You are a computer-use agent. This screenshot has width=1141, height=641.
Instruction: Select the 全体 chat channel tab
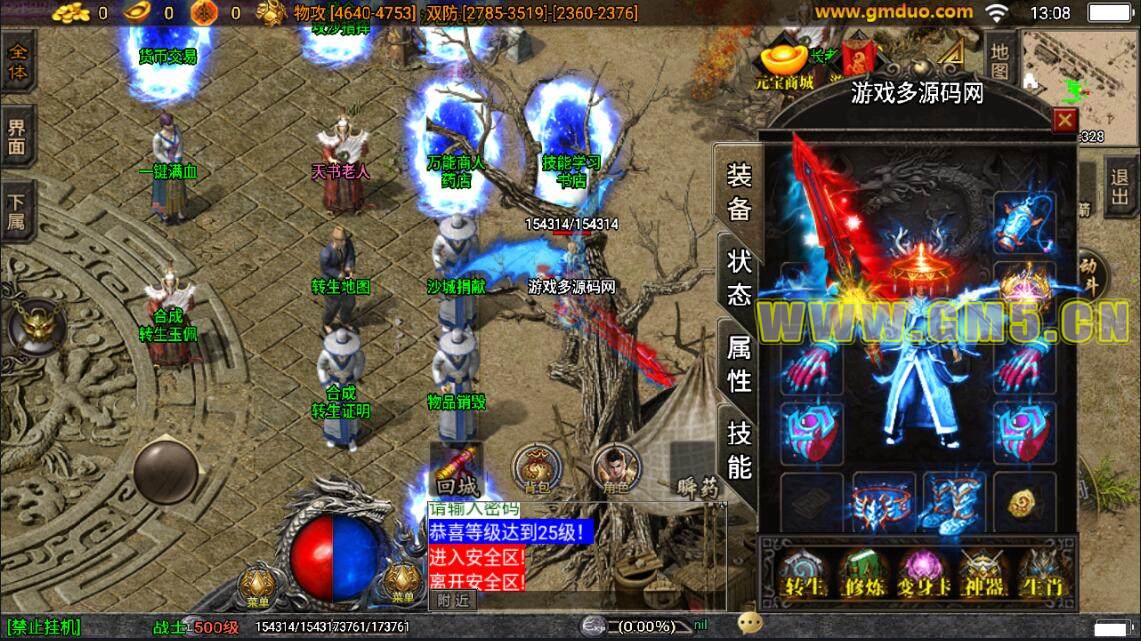[x=17, y=62]
